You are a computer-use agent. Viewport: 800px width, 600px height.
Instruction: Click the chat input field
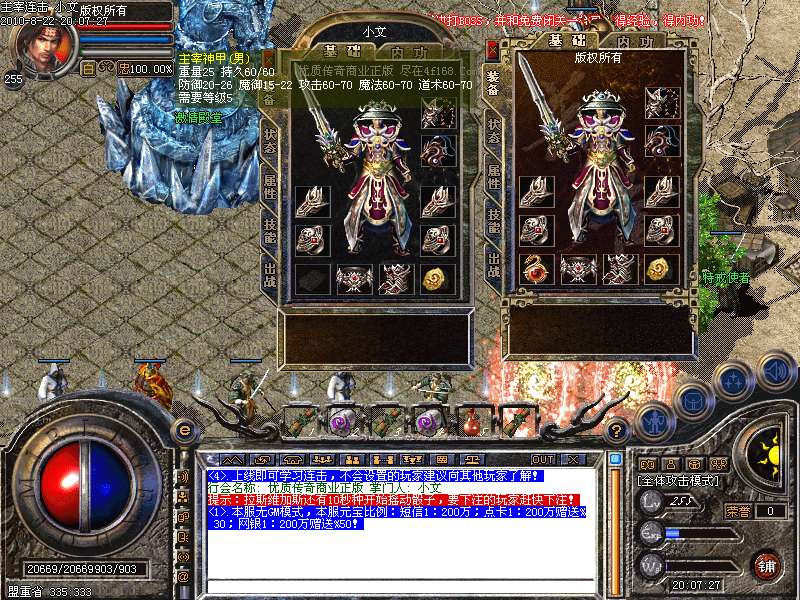(400, 587)
